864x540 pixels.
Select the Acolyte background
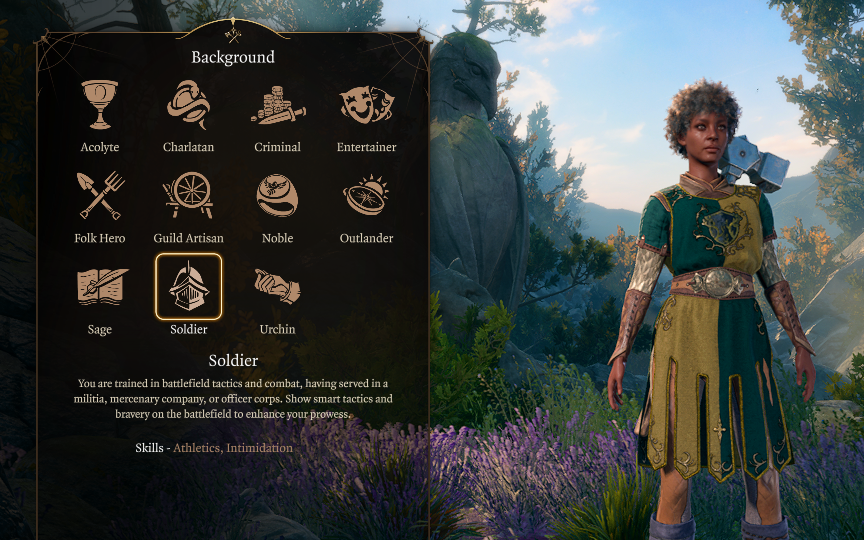click(99, 106)
